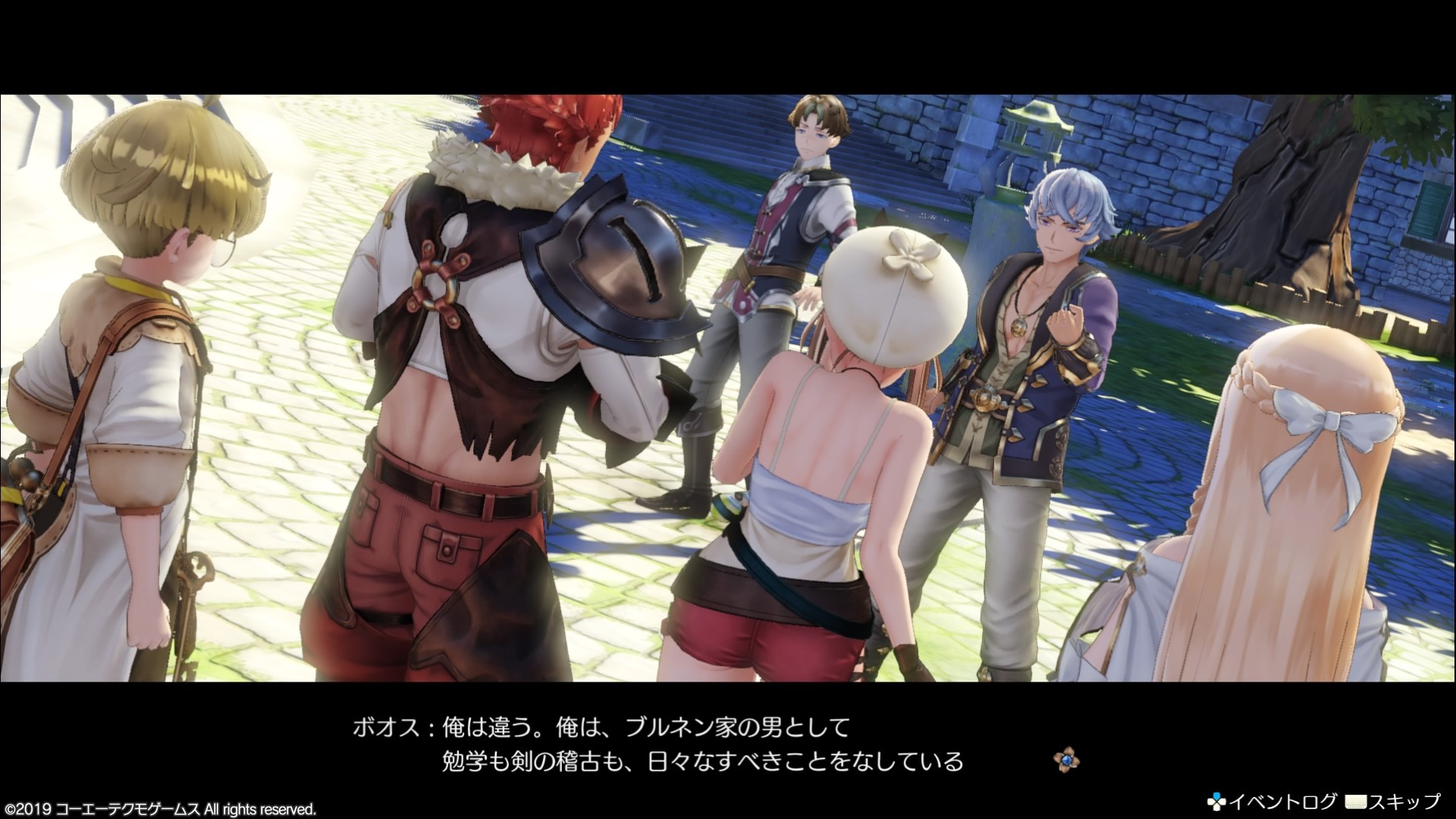Toggle the イベントログ event log display
1456x819 pixels.
(1283, 802)
